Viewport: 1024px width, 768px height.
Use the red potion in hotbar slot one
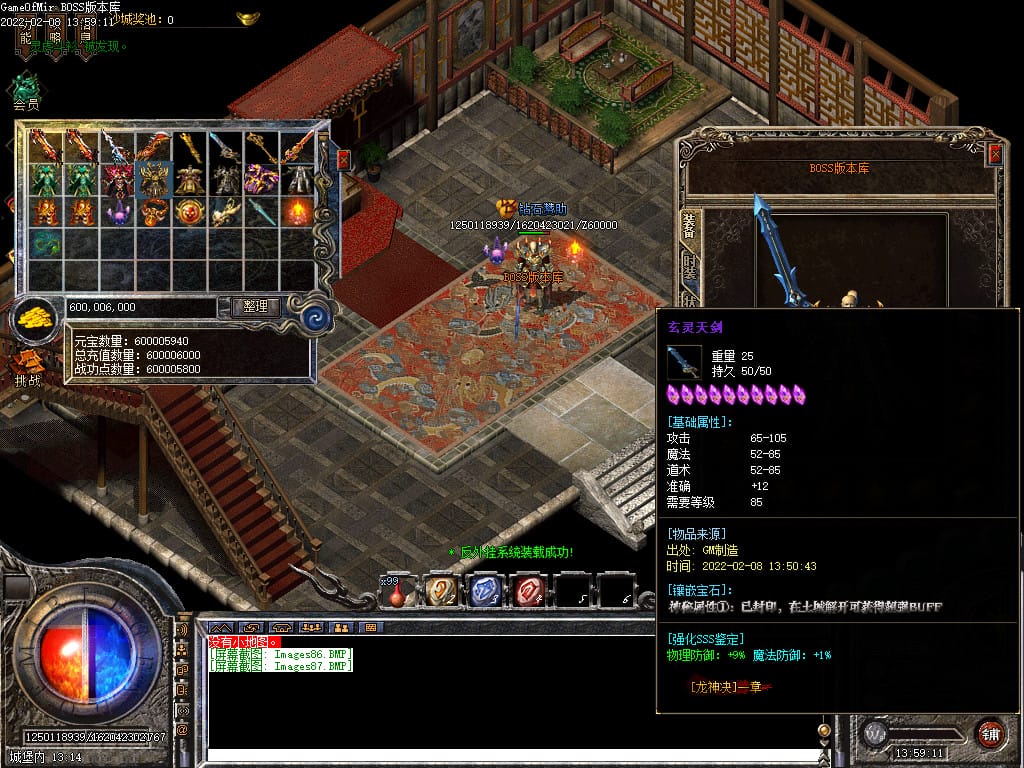[398, 592]
